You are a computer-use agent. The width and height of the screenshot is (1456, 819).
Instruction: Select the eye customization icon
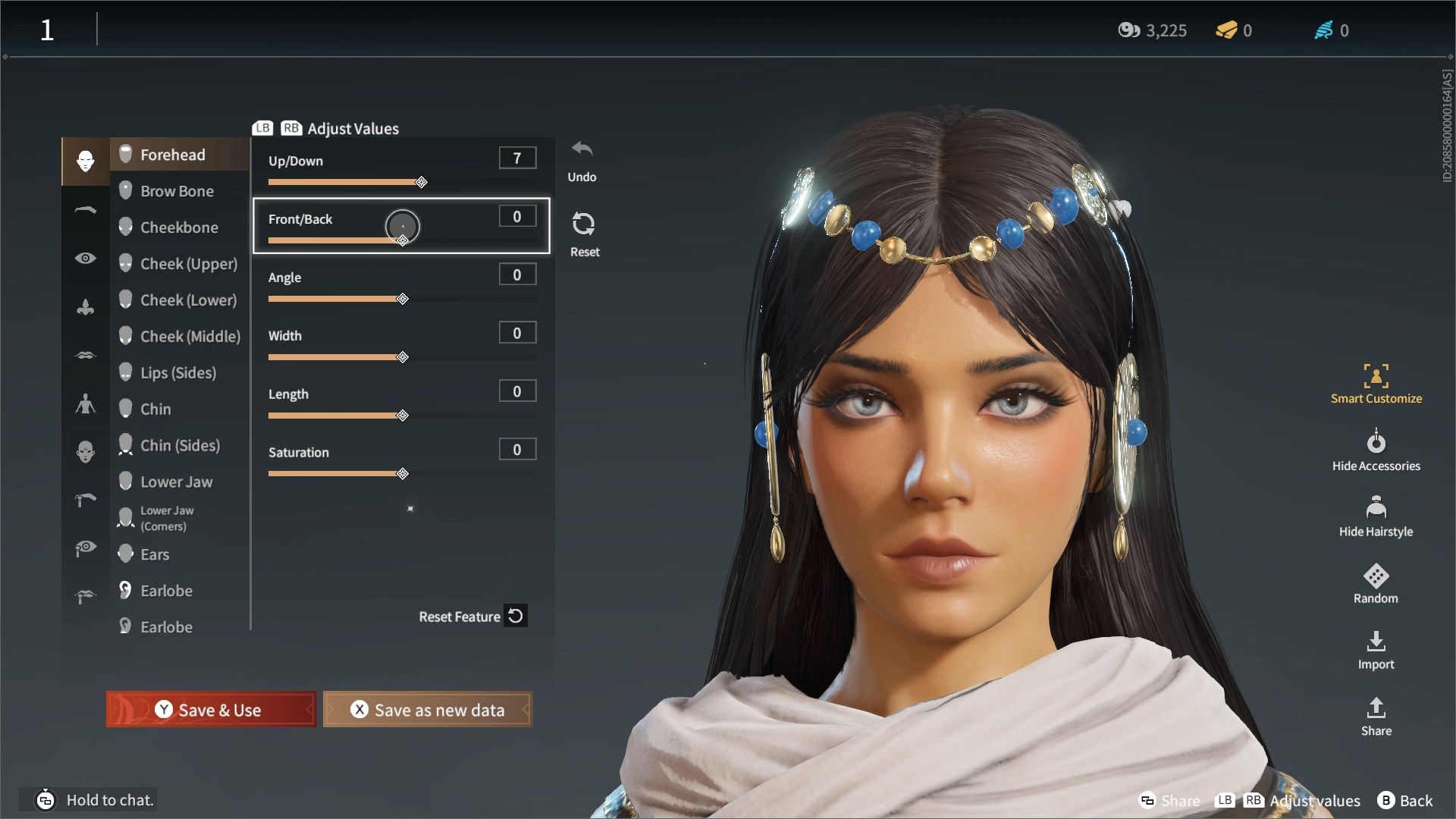coord(85,258)
